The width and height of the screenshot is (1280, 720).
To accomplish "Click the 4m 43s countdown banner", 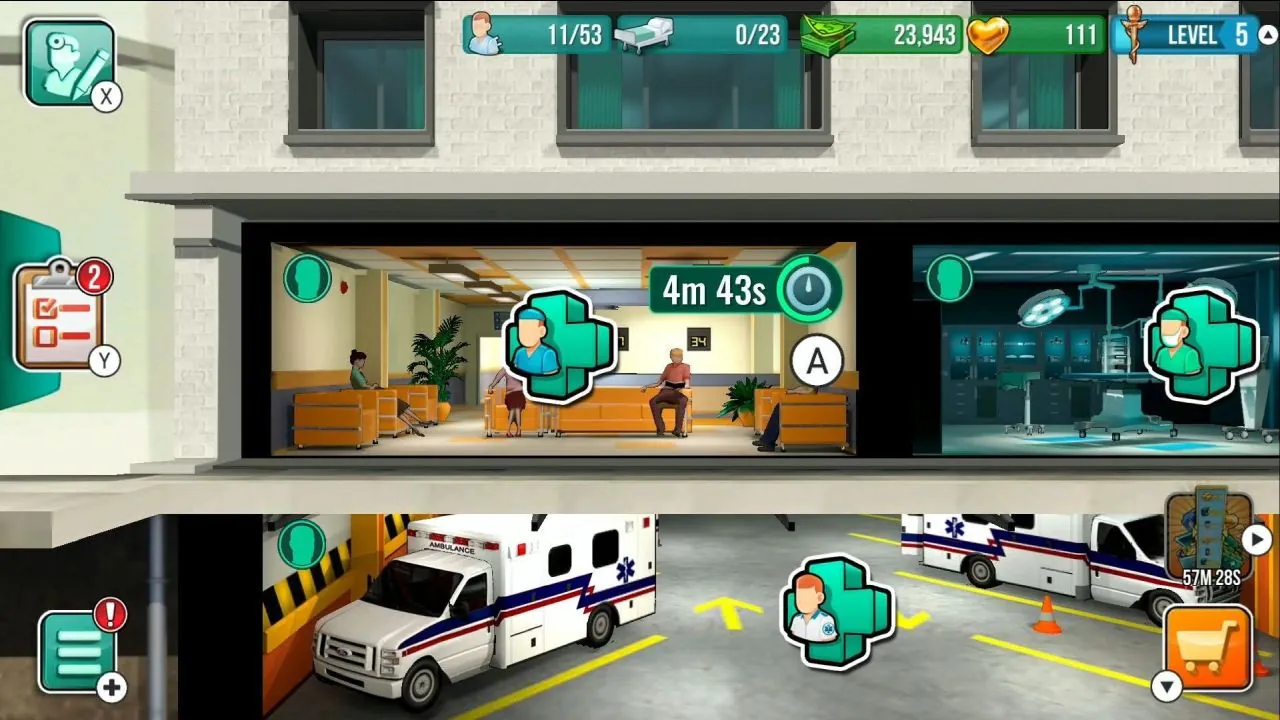I will pyautogui.click(x=711, y=289).
